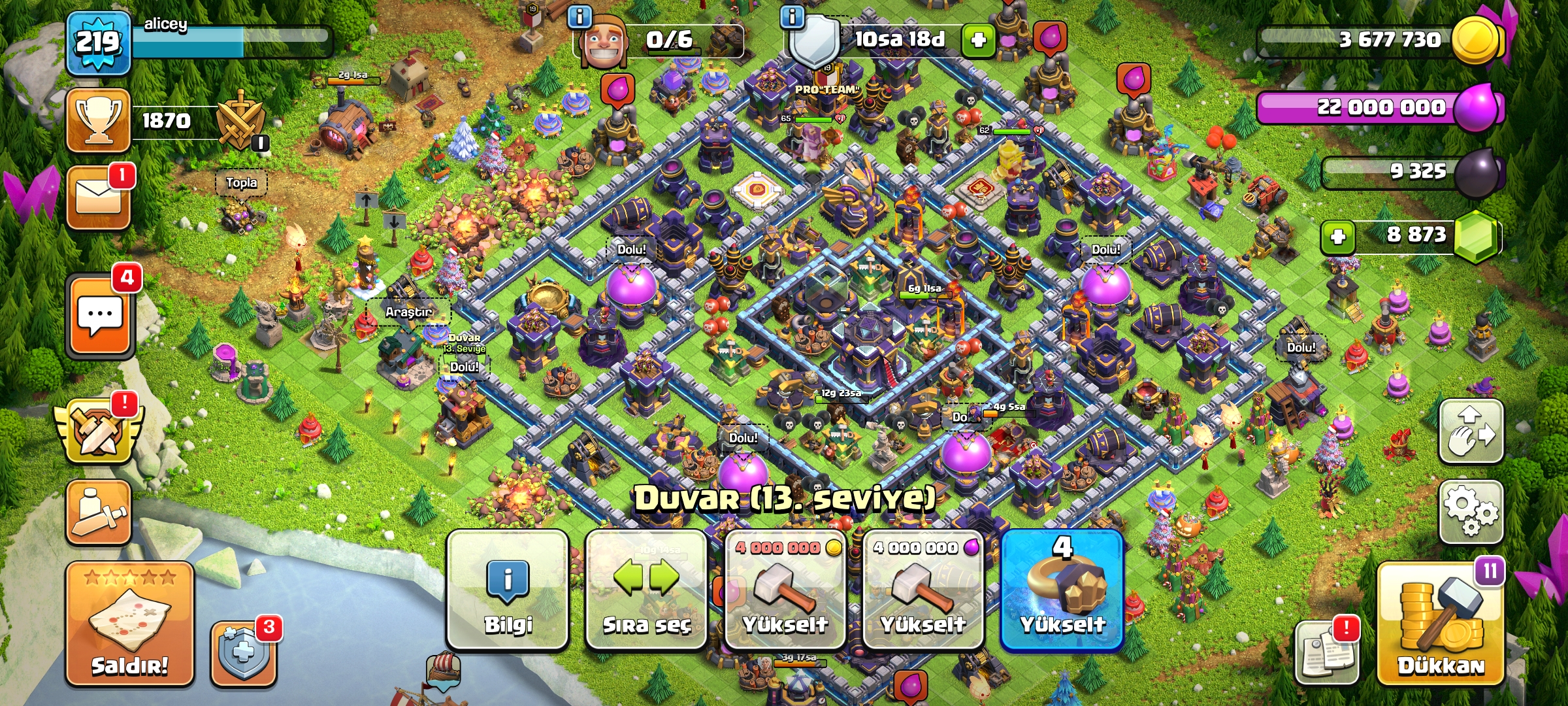Screen dimensions: 1568x706
Task: Open the mail inbox envelope
Action: [98, 197]
